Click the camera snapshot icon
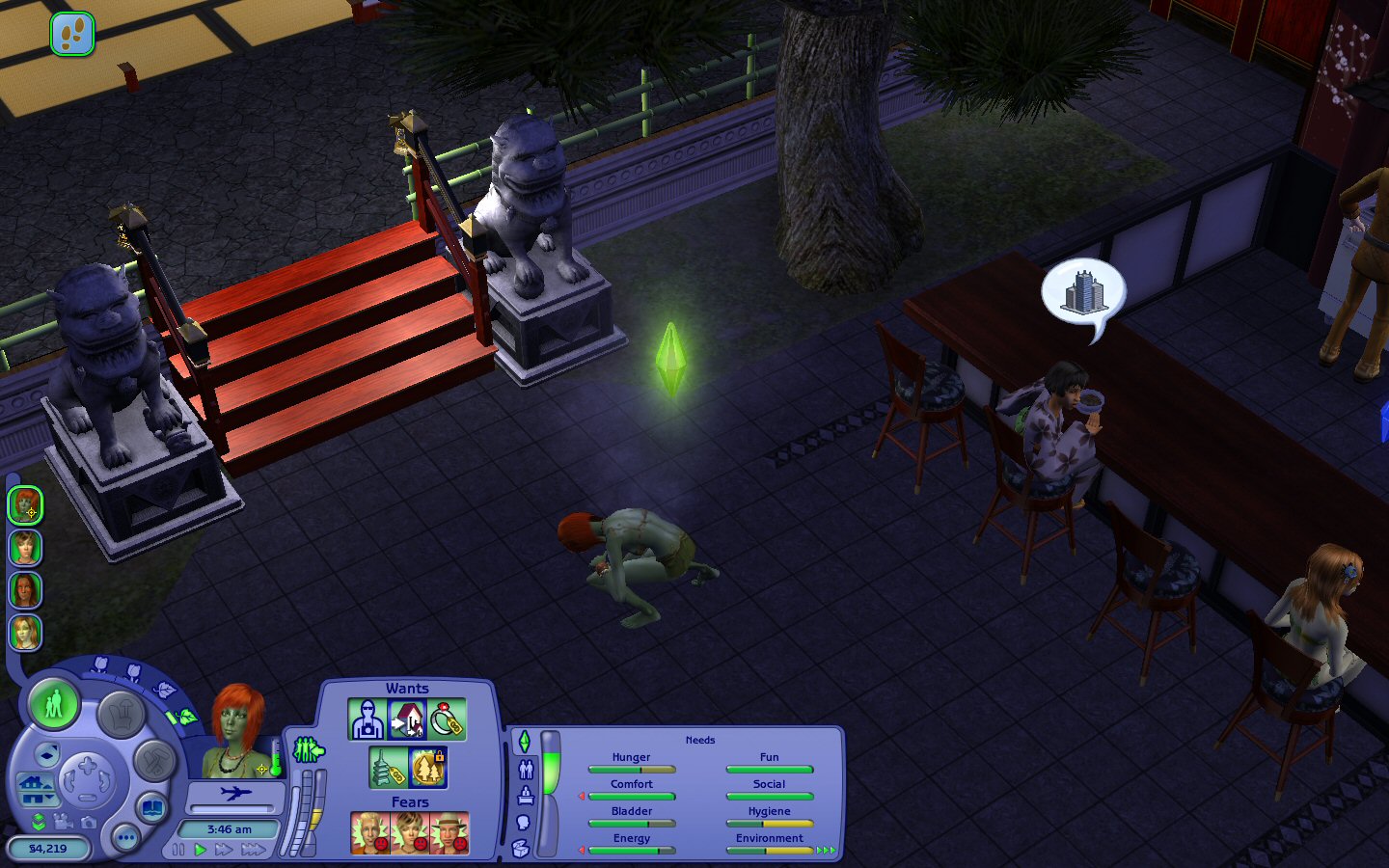The height and width of the screenshot is (868, 1389). pyautogui.click(x=89, y=823)
